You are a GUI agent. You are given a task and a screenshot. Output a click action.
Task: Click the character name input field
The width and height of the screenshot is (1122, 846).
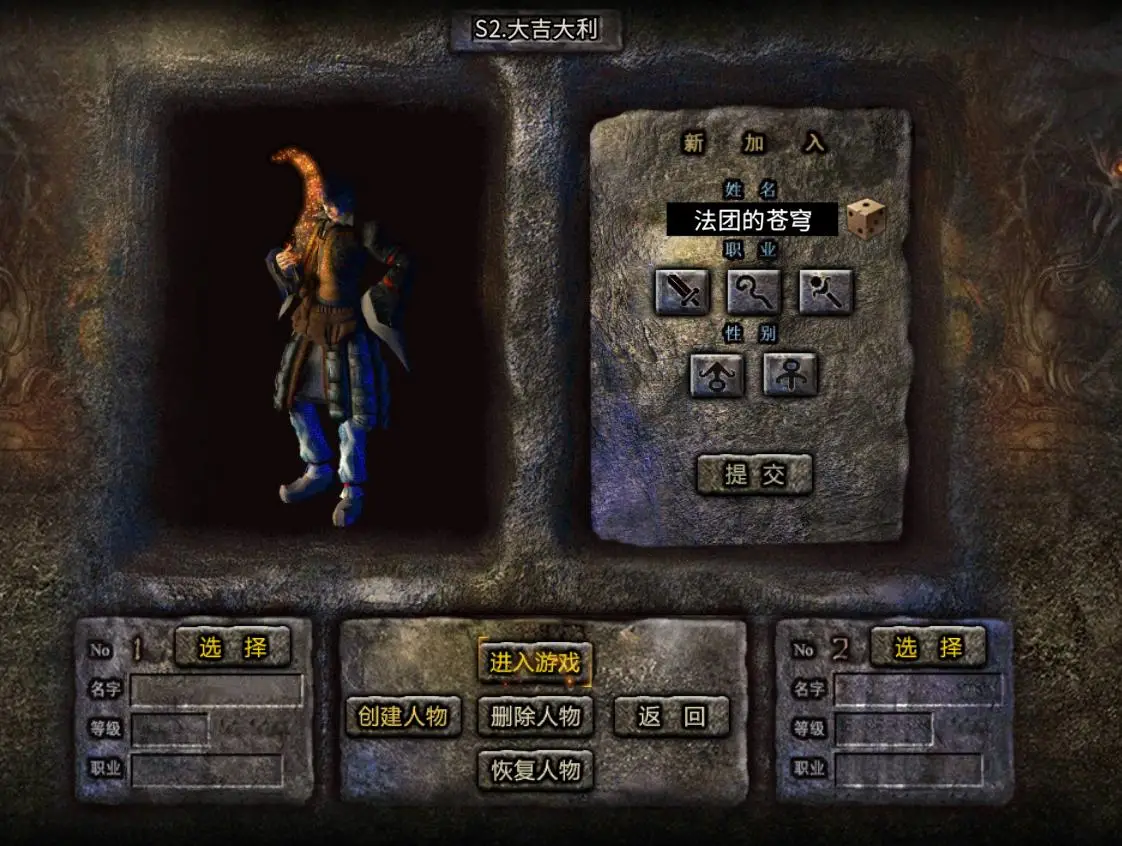[x=752, y=219]
